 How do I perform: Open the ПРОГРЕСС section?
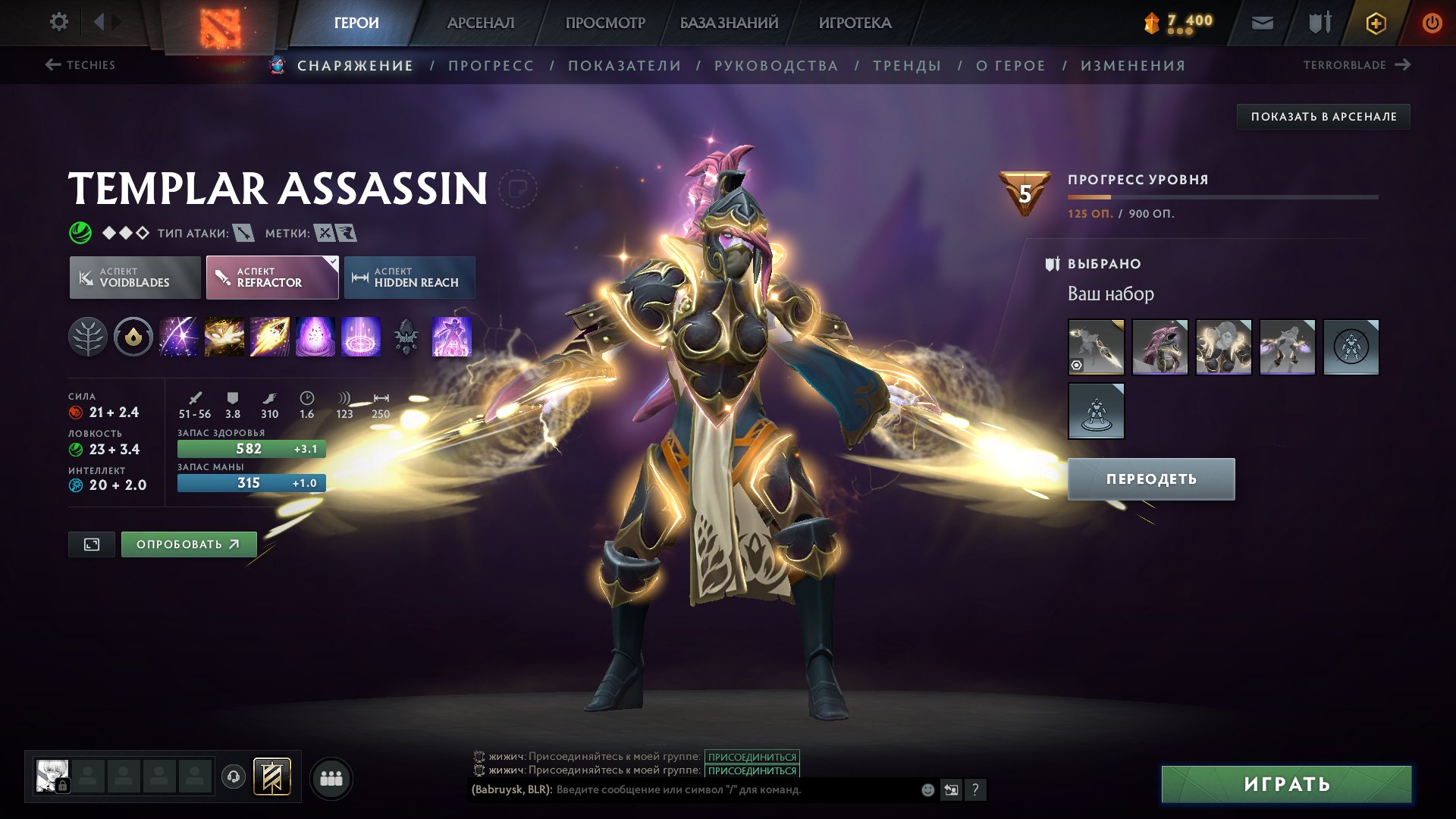tap(490, 65)
